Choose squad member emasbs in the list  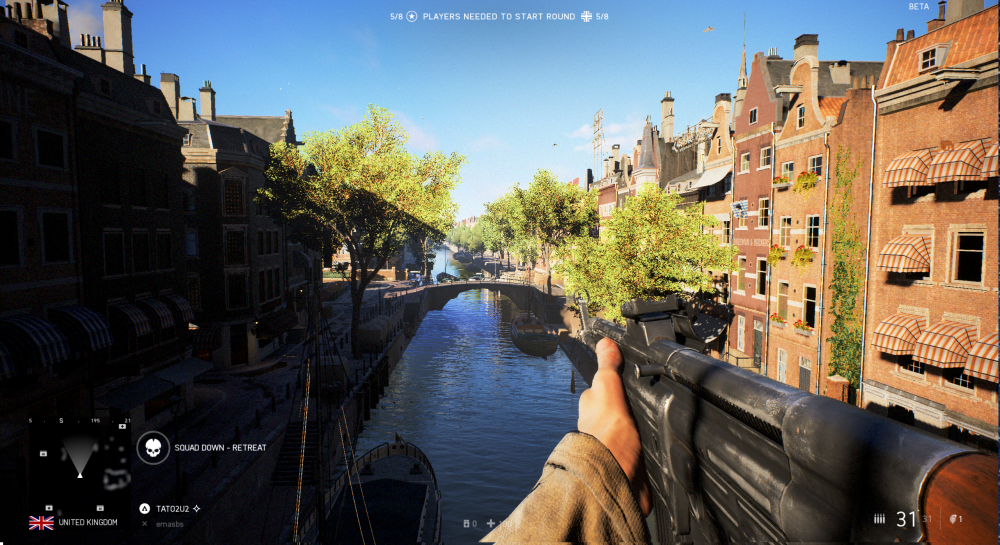coord(172,523)
